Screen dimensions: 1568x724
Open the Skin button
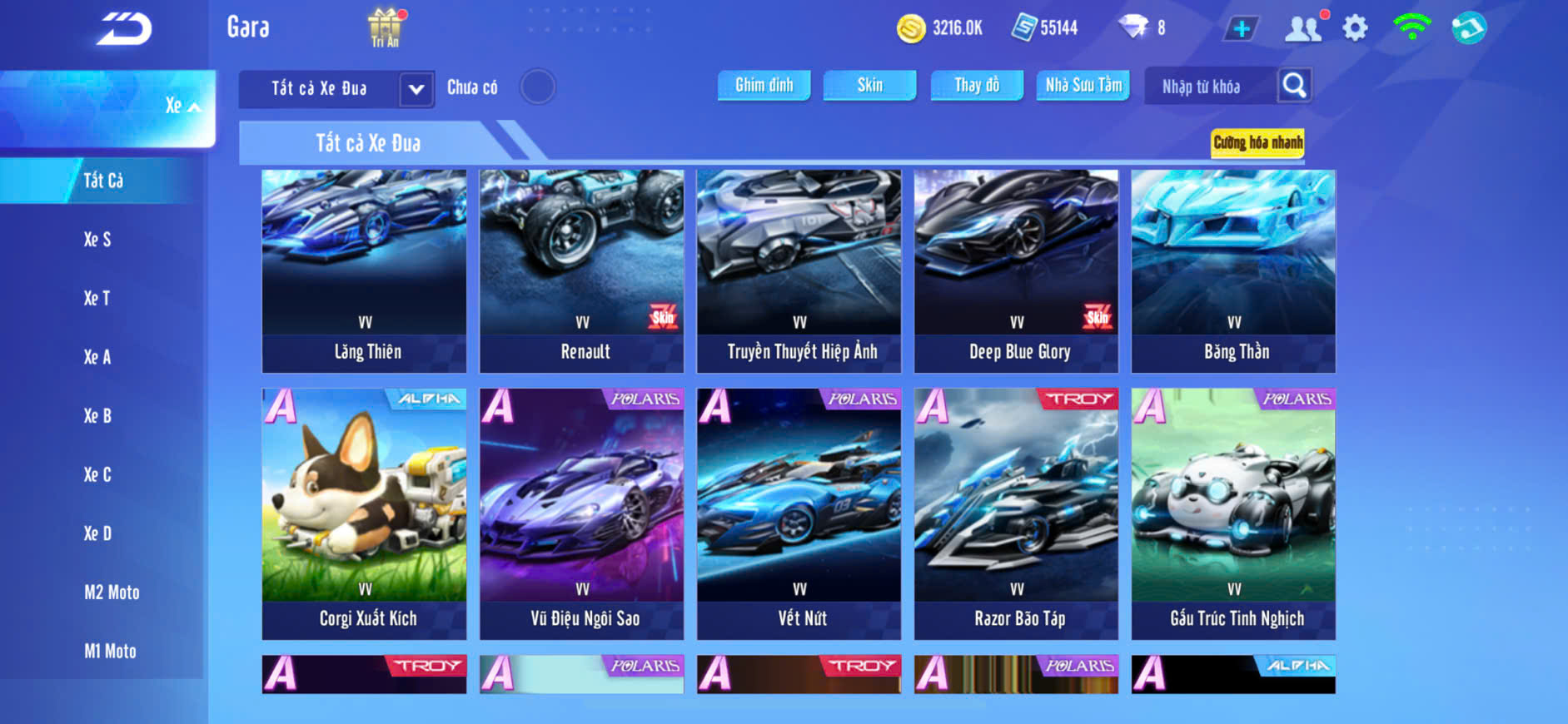(x=869, y=85)
